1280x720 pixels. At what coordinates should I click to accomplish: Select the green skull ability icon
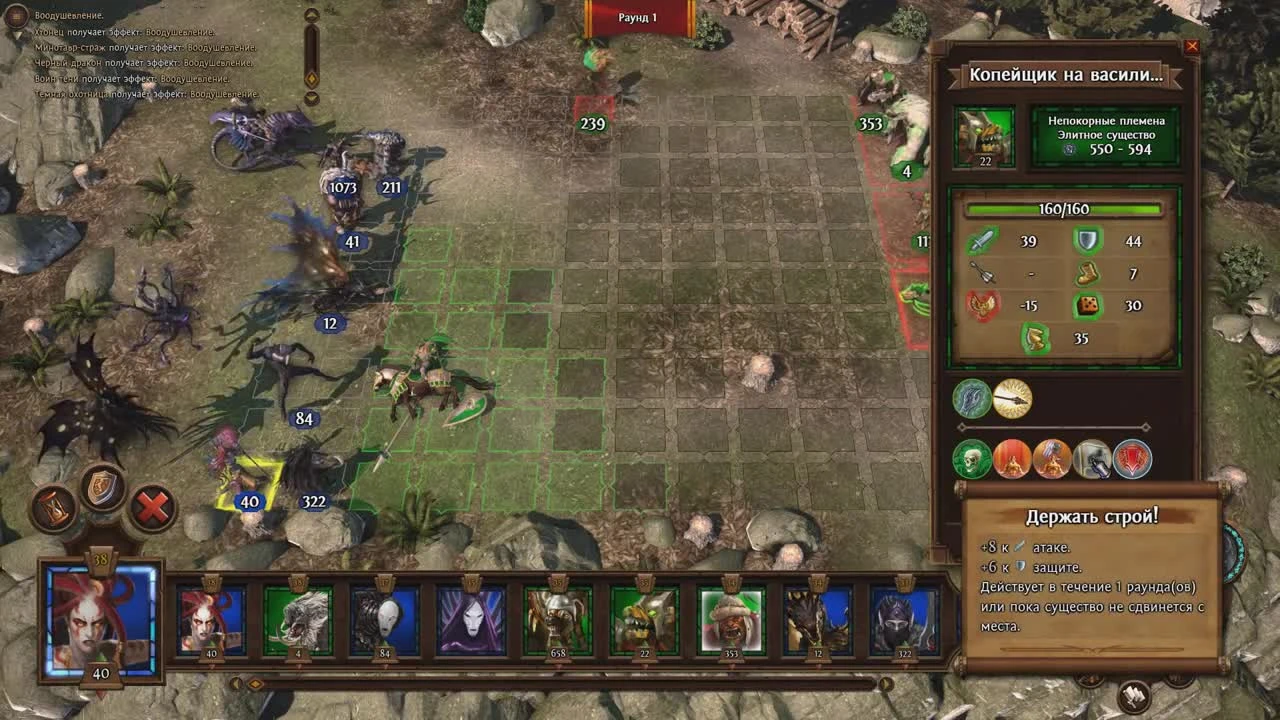point(971,459)
